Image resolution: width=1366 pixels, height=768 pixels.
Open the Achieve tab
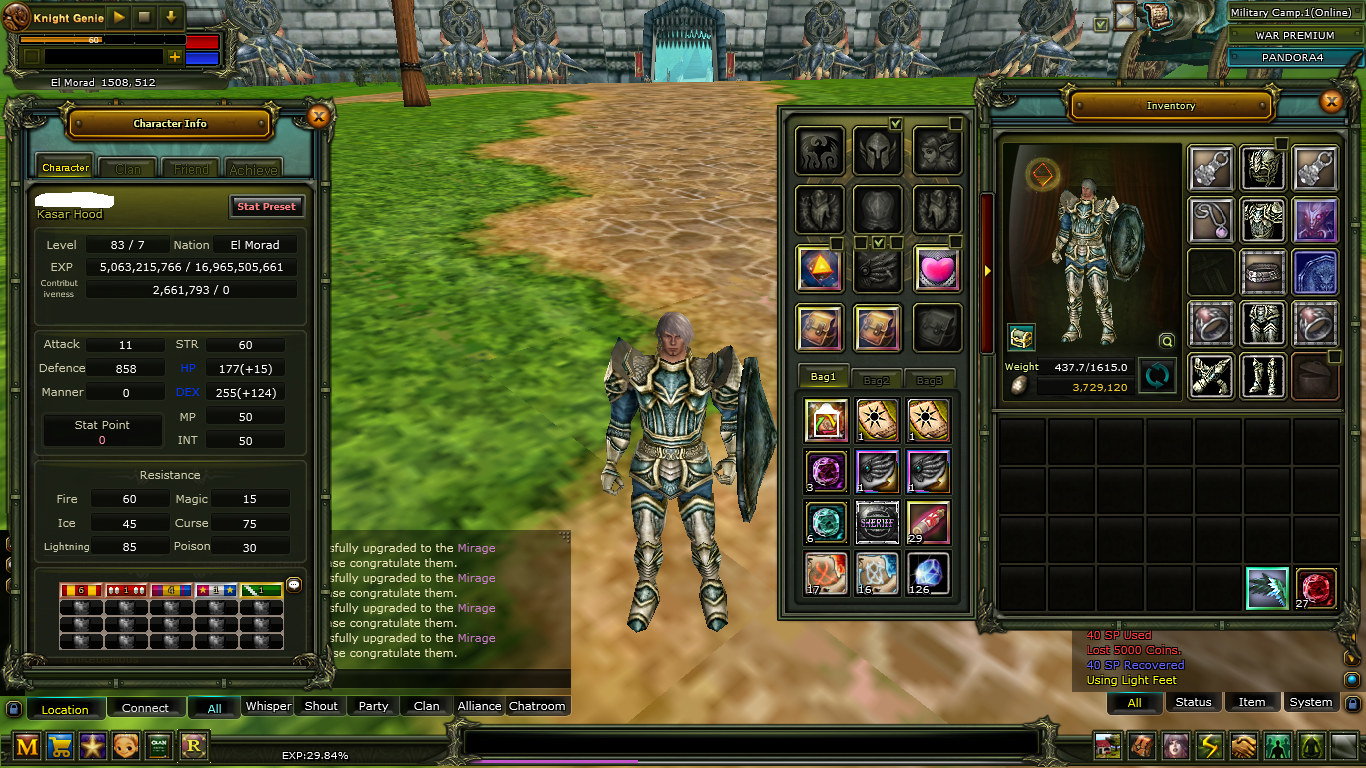253,169
